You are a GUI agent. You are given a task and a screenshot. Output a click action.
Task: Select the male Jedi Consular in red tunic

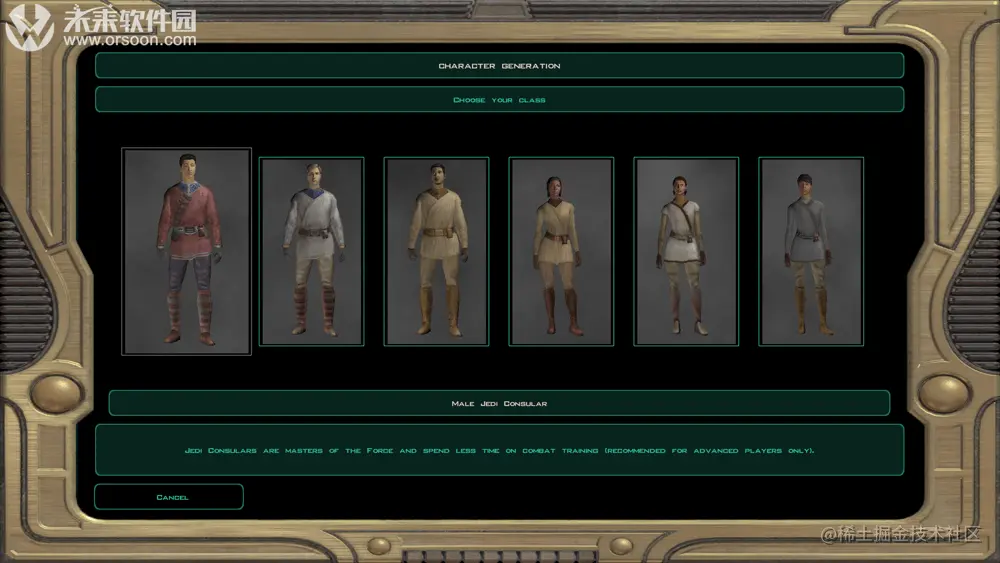pyautogui.click(x=187, y=252)
